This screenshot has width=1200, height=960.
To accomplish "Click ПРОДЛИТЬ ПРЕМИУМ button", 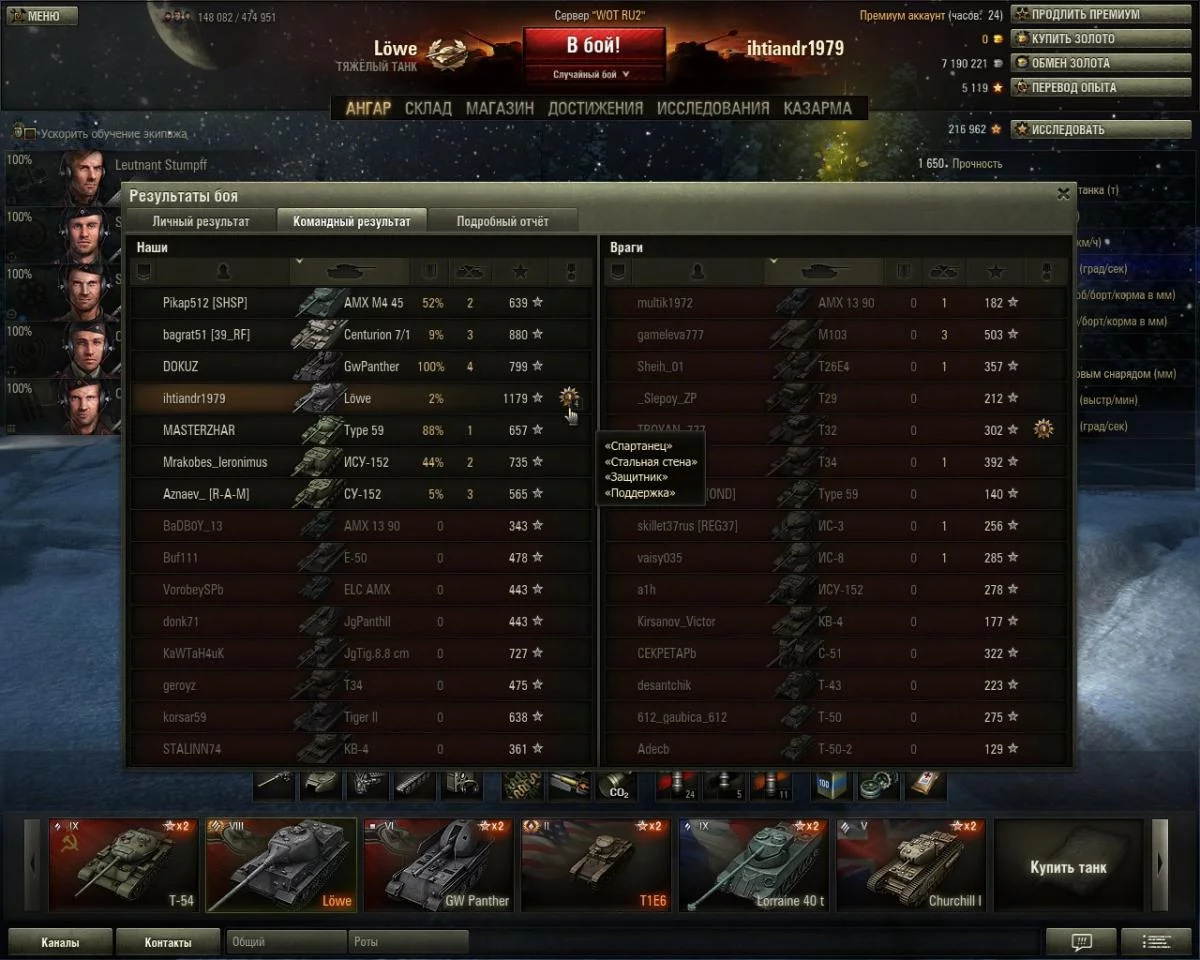I will (x=1086, y=15).
